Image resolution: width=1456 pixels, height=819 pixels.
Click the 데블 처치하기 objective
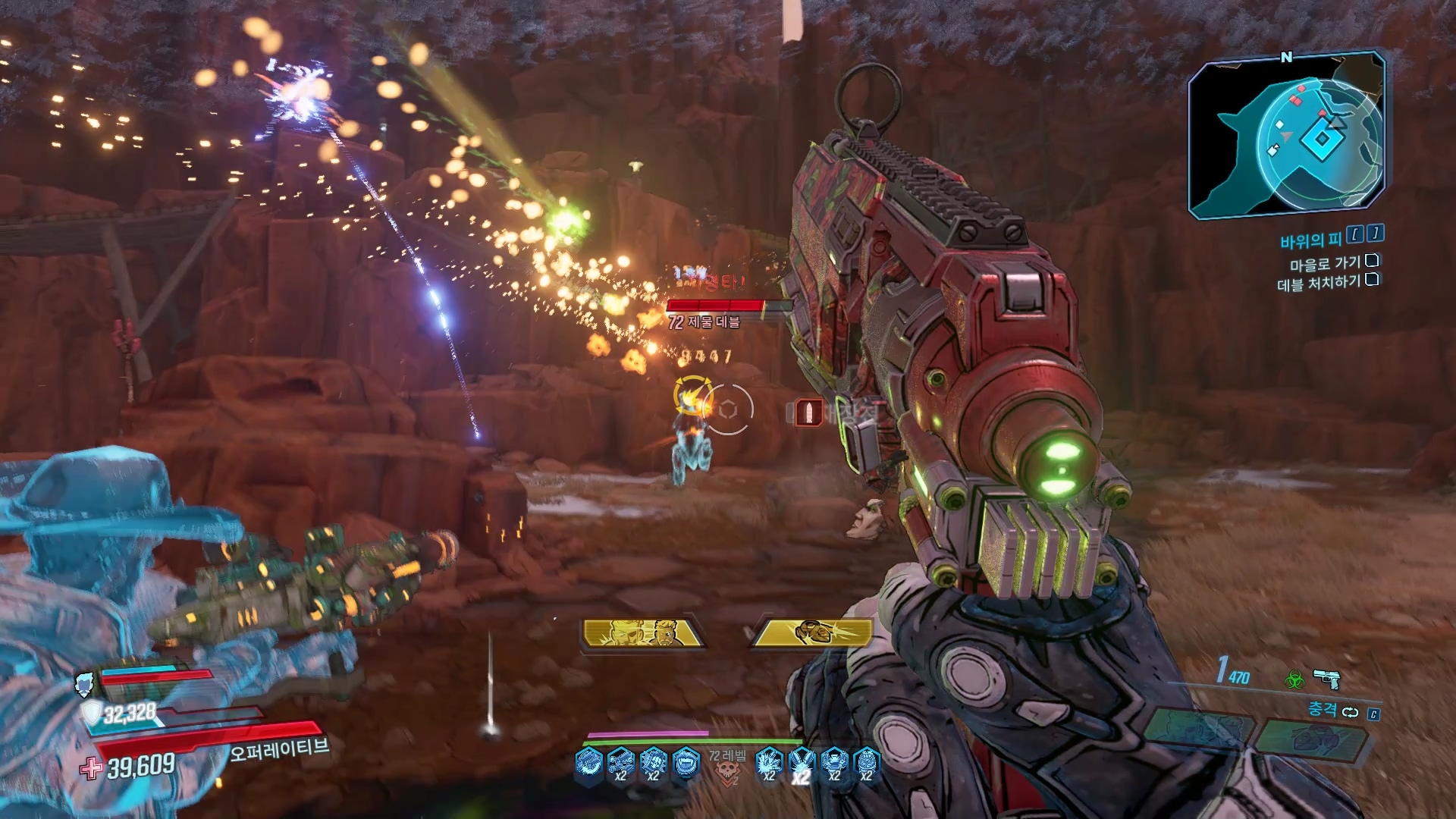[1318, 284]
